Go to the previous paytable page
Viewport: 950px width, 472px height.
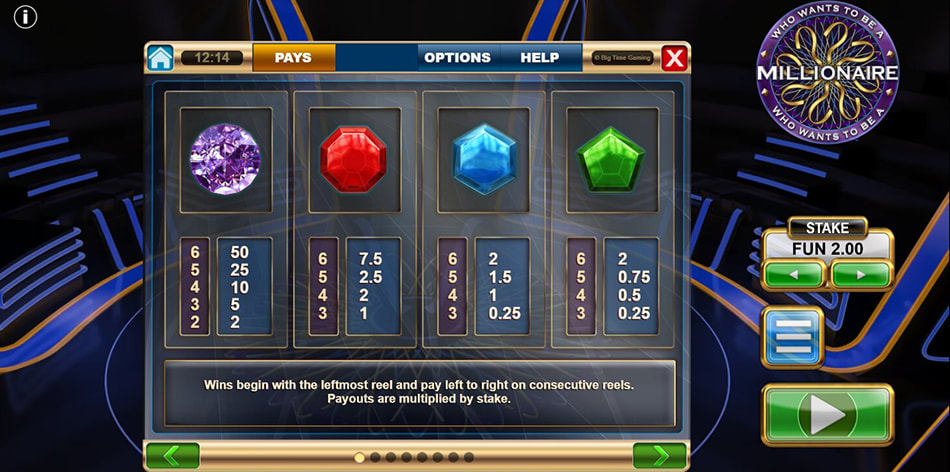[172, 456]
